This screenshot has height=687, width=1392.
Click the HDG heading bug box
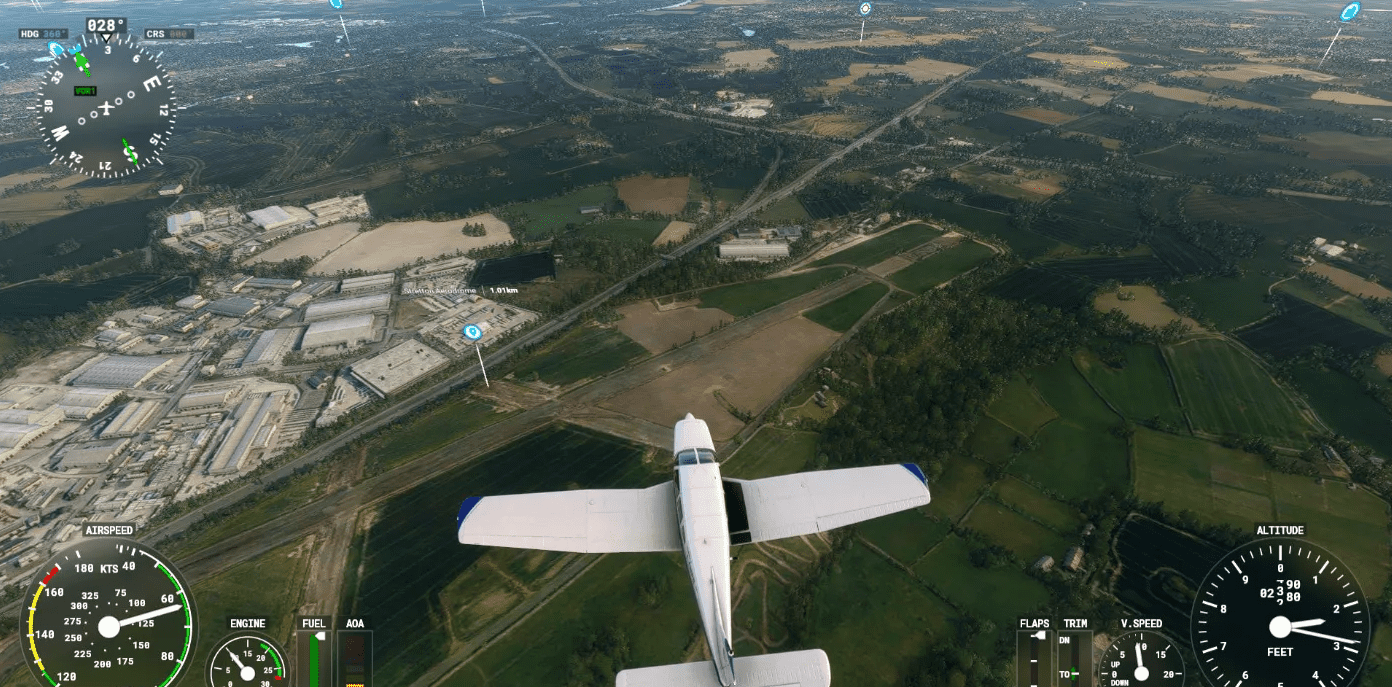point(43,34)
